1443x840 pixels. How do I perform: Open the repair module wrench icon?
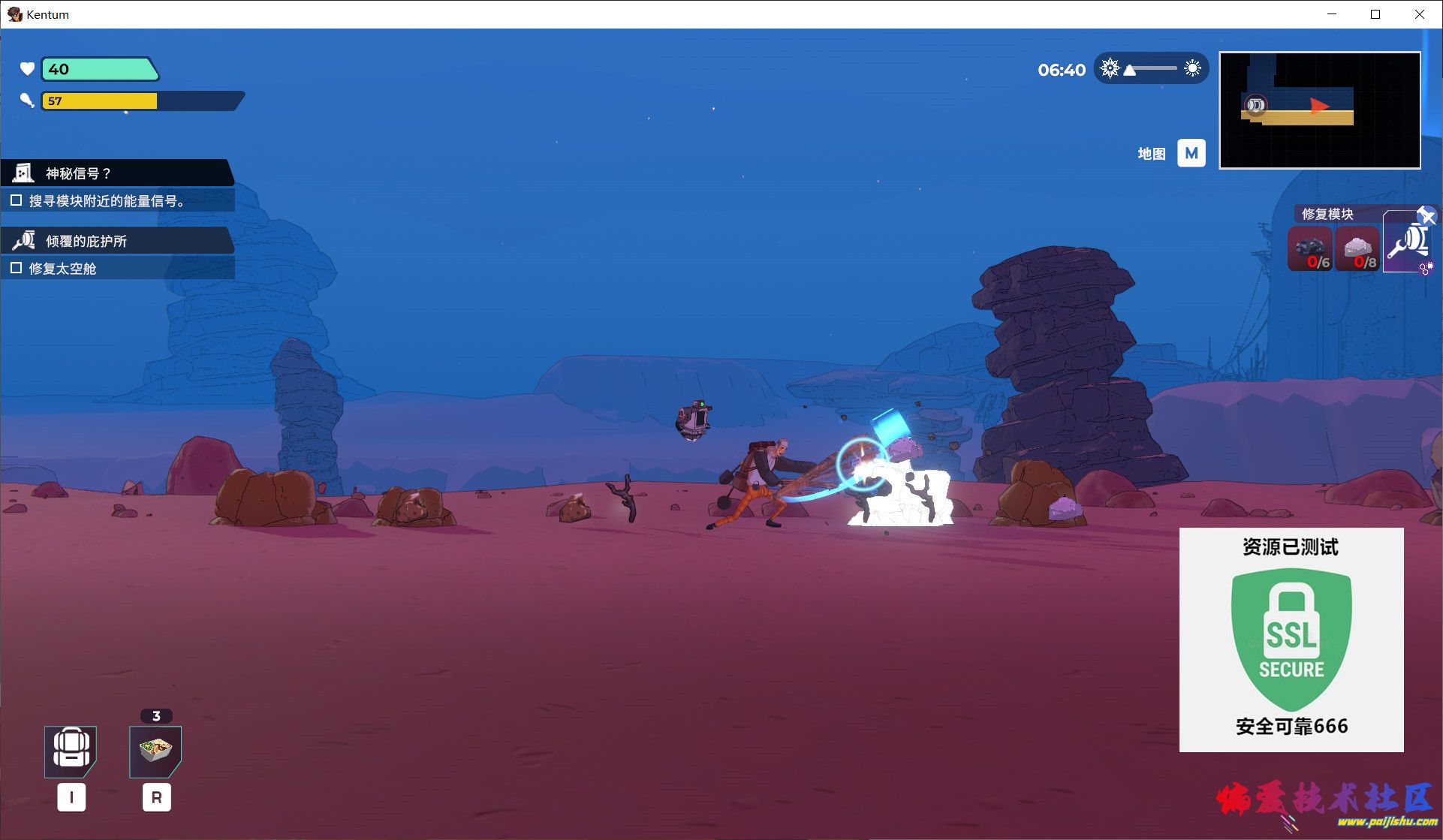[1406, 242]
